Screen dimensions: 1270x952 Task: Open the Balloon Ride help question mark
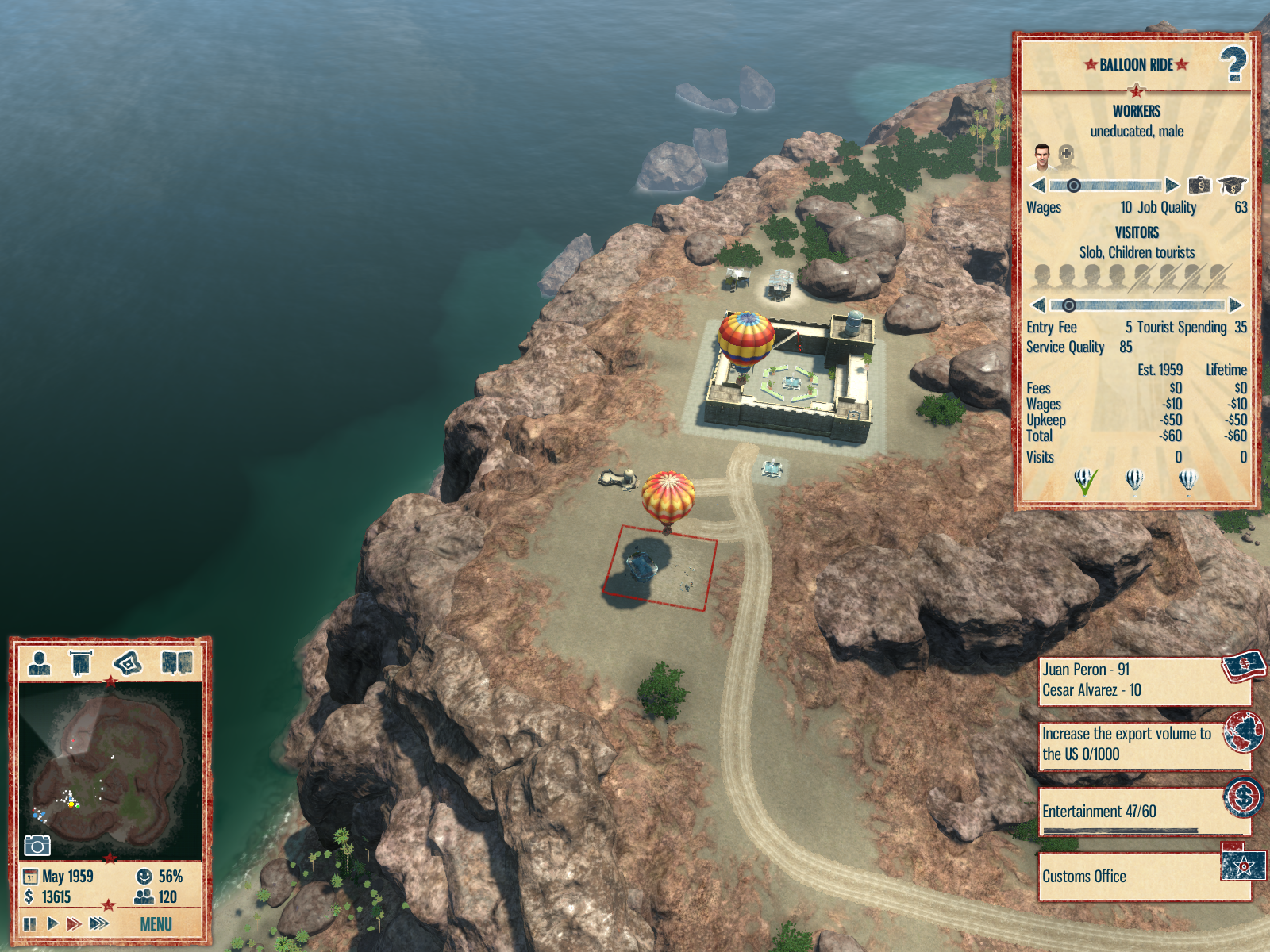(x=1233, y=64)
